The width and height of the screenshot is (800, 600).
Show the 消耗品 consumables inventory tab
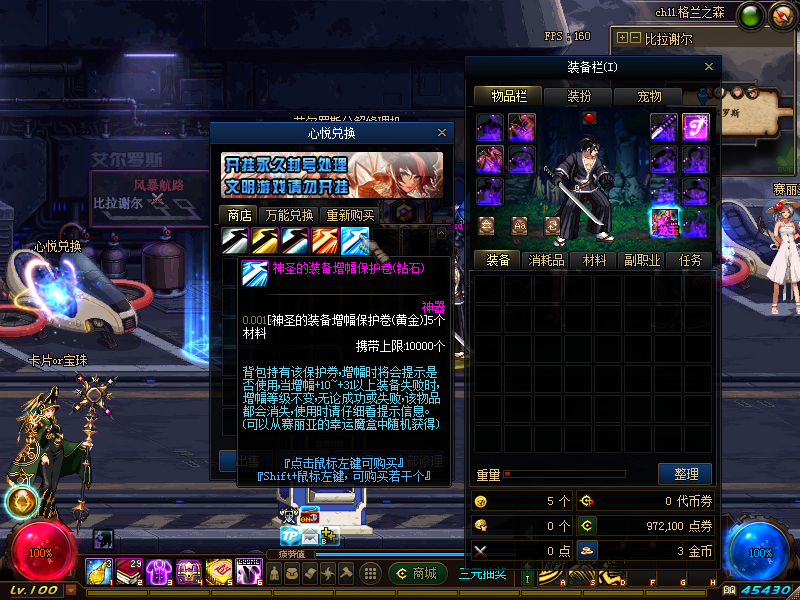point(546,260)
